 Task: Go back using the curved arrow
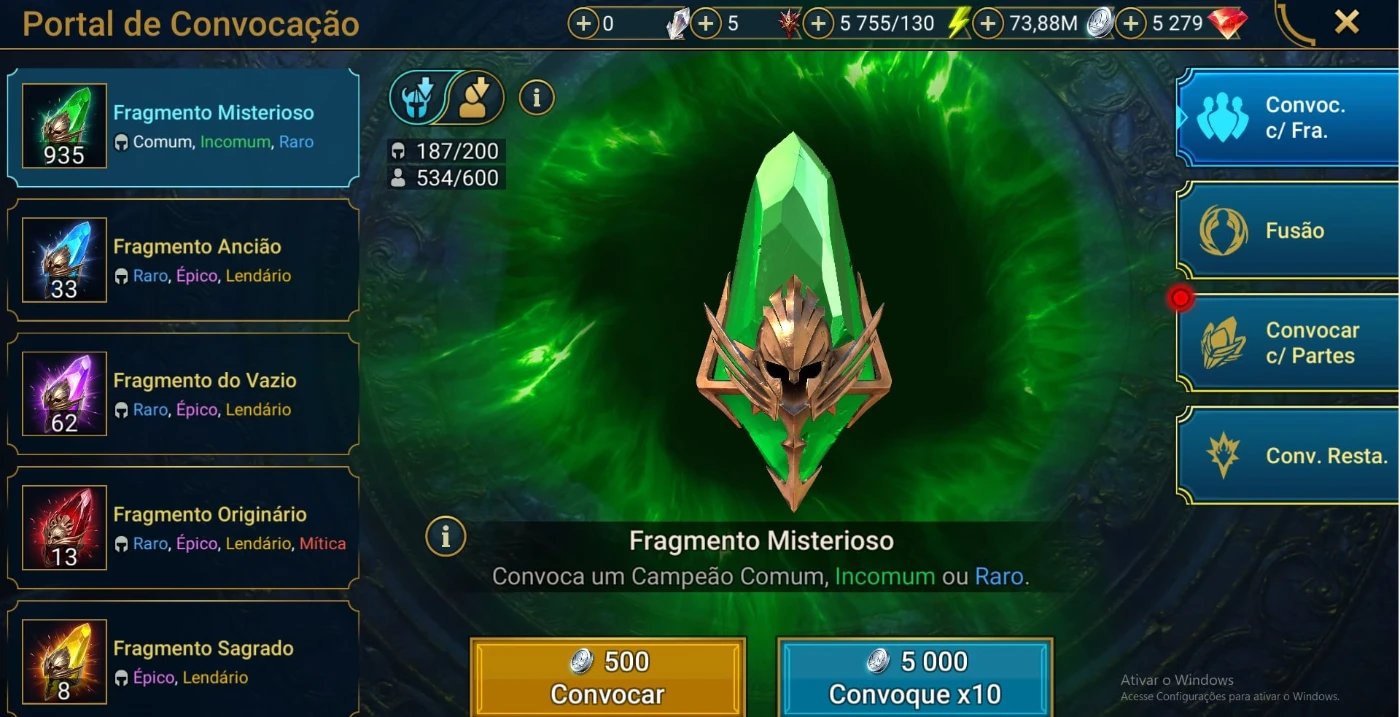tap(1295, 24)
